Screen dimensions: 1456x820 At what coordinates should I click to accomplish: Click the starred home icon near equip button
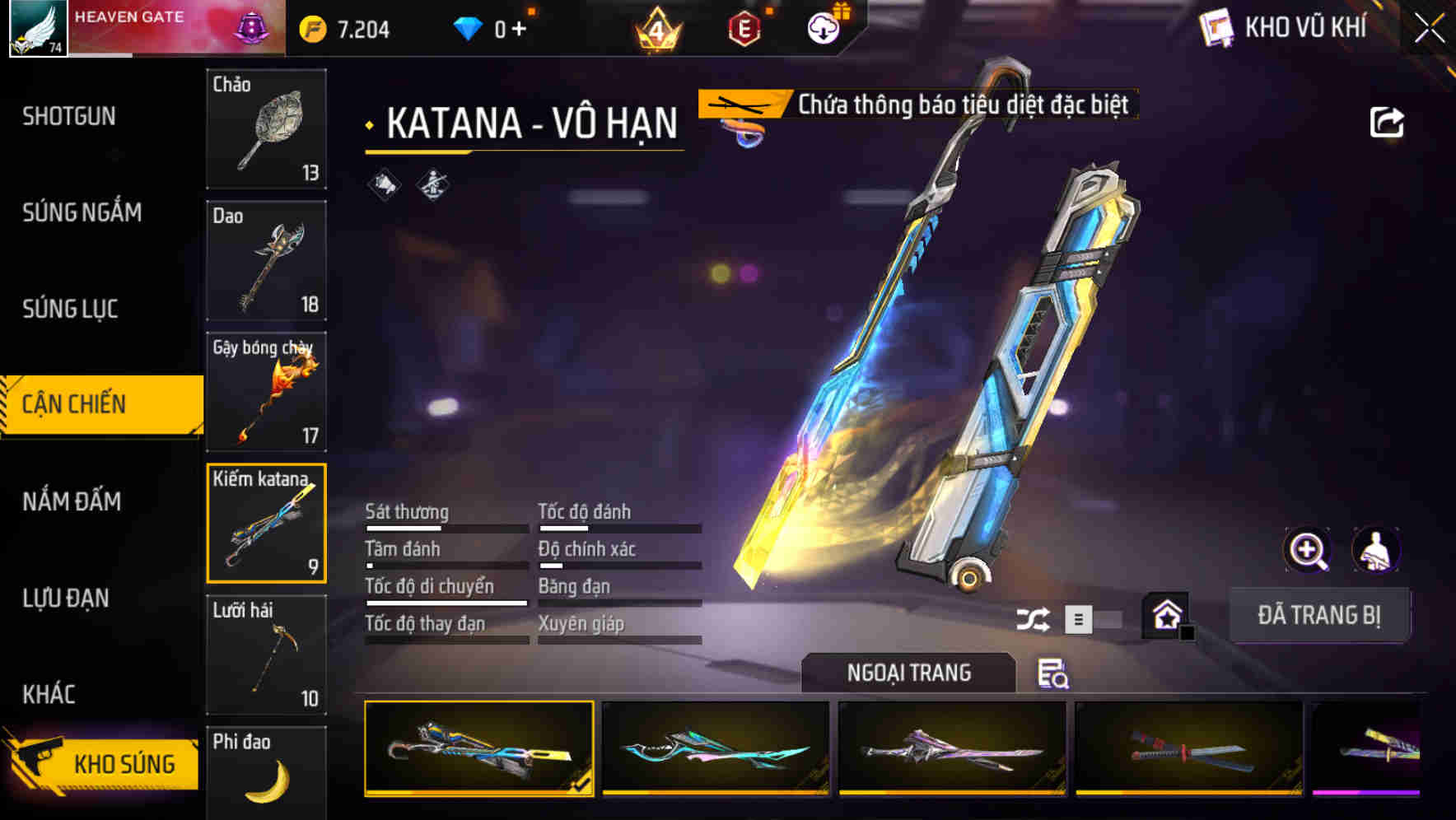tap(1164, 615)
